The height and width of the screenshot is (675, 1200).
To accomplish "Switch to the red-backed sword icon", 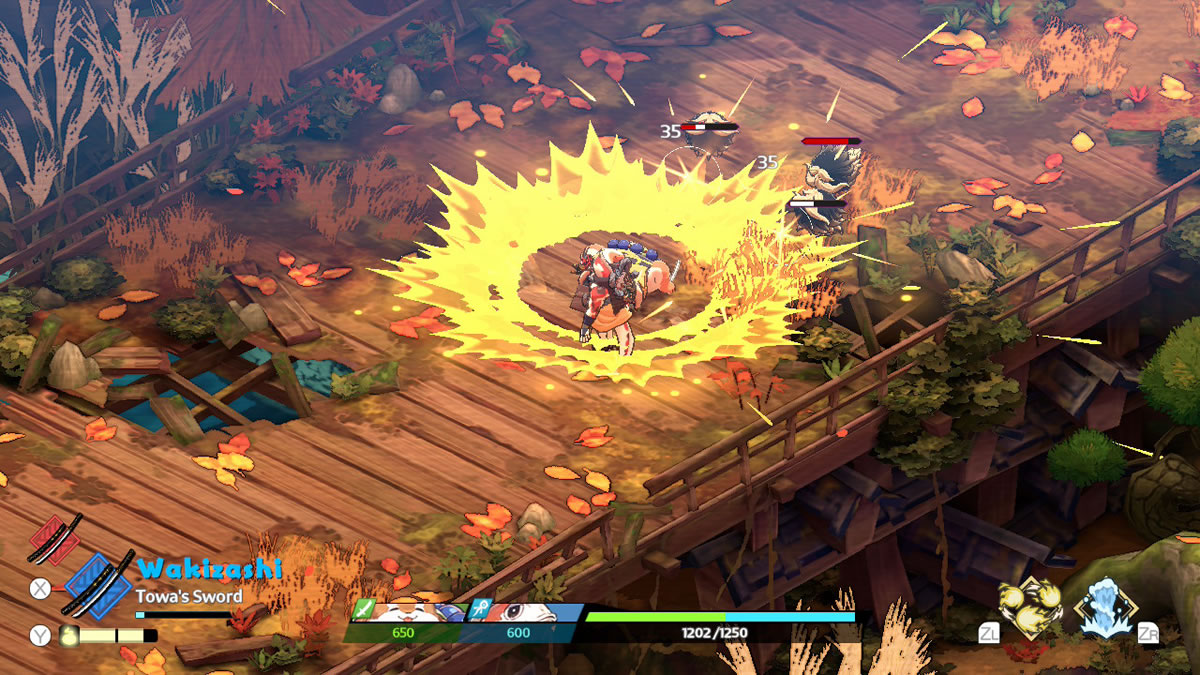I will tap(56, 540).
